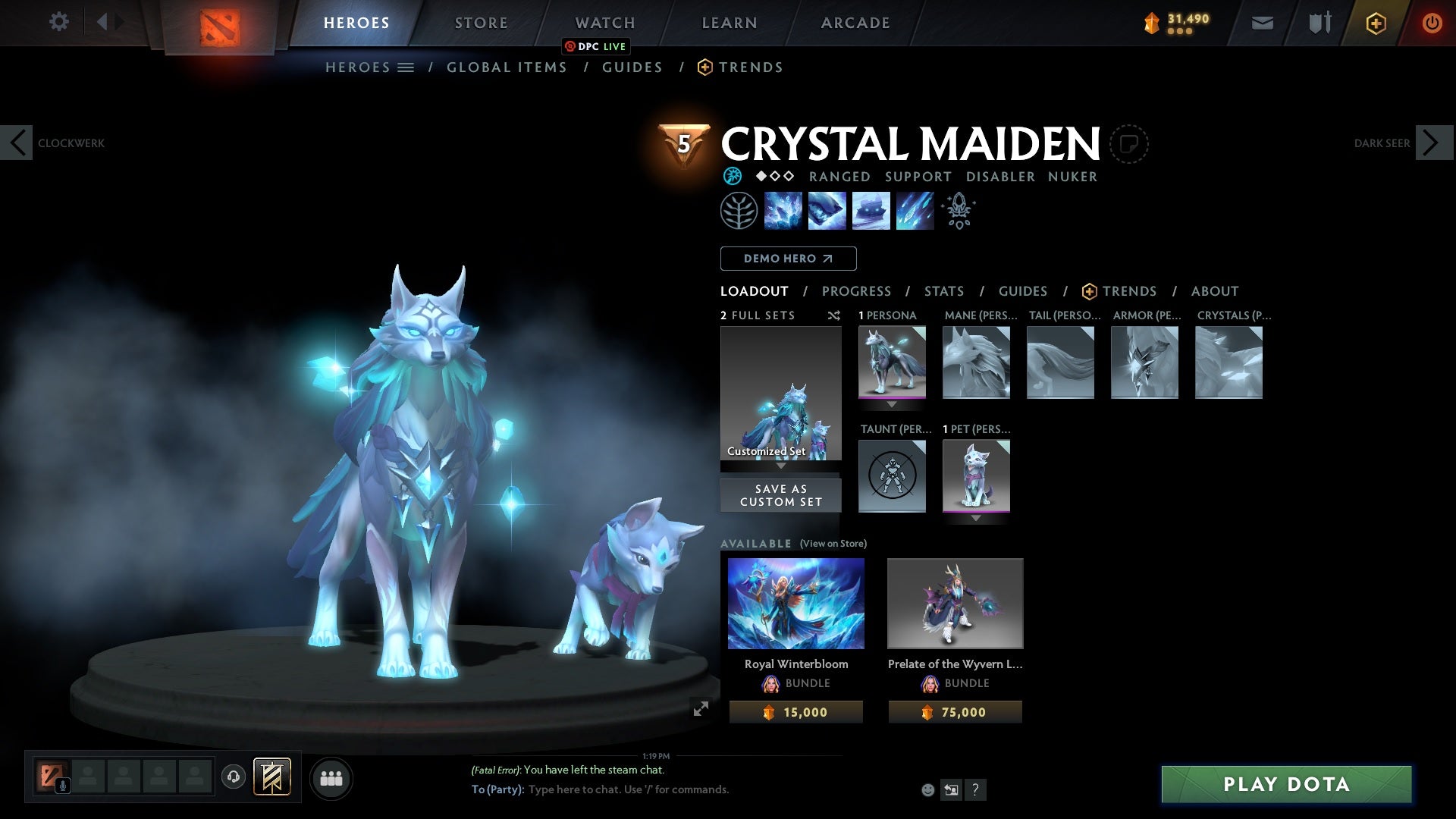The width and height of the screenshot is (1456, 819).
Task: Click the Royal Winterbloom bundle thumbnail
Action: pyautogui.click(x=795, y=603)
